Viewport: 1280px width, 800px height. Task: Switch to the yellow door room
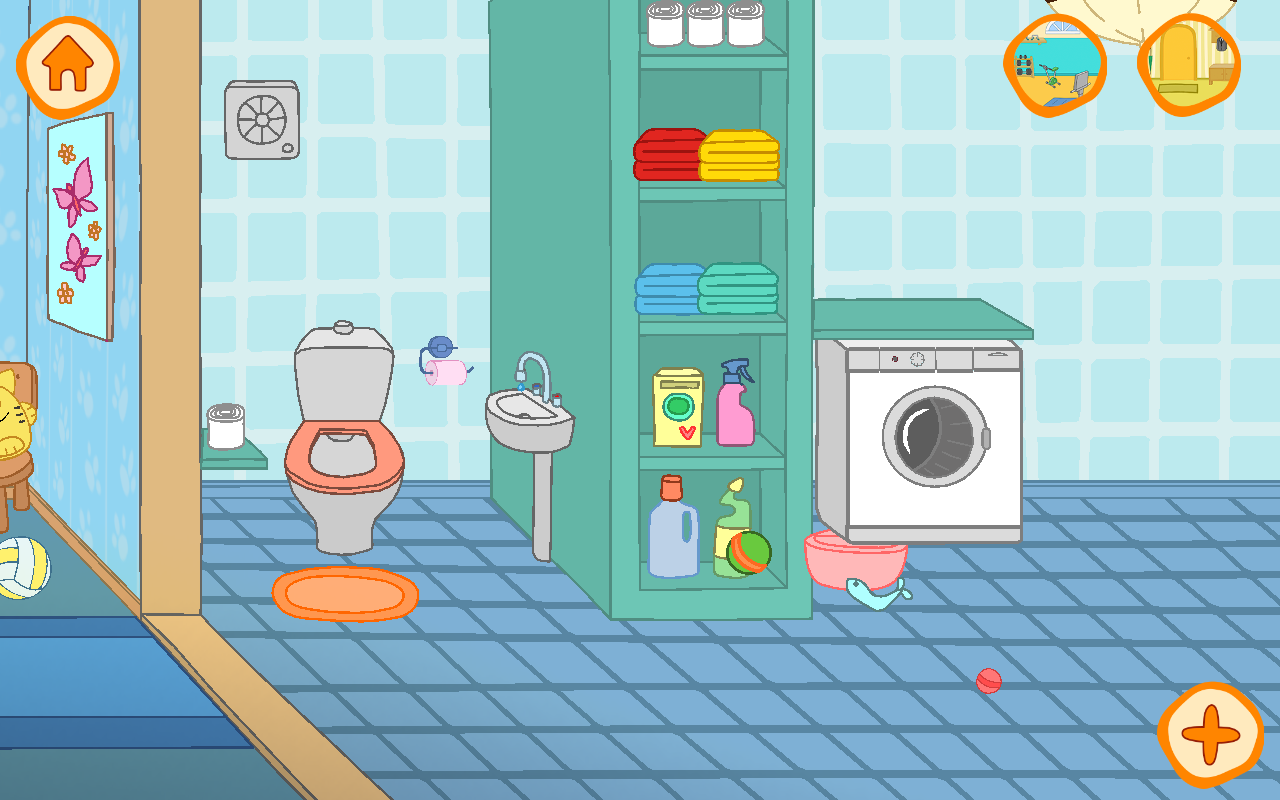[x=1189, y=64]
